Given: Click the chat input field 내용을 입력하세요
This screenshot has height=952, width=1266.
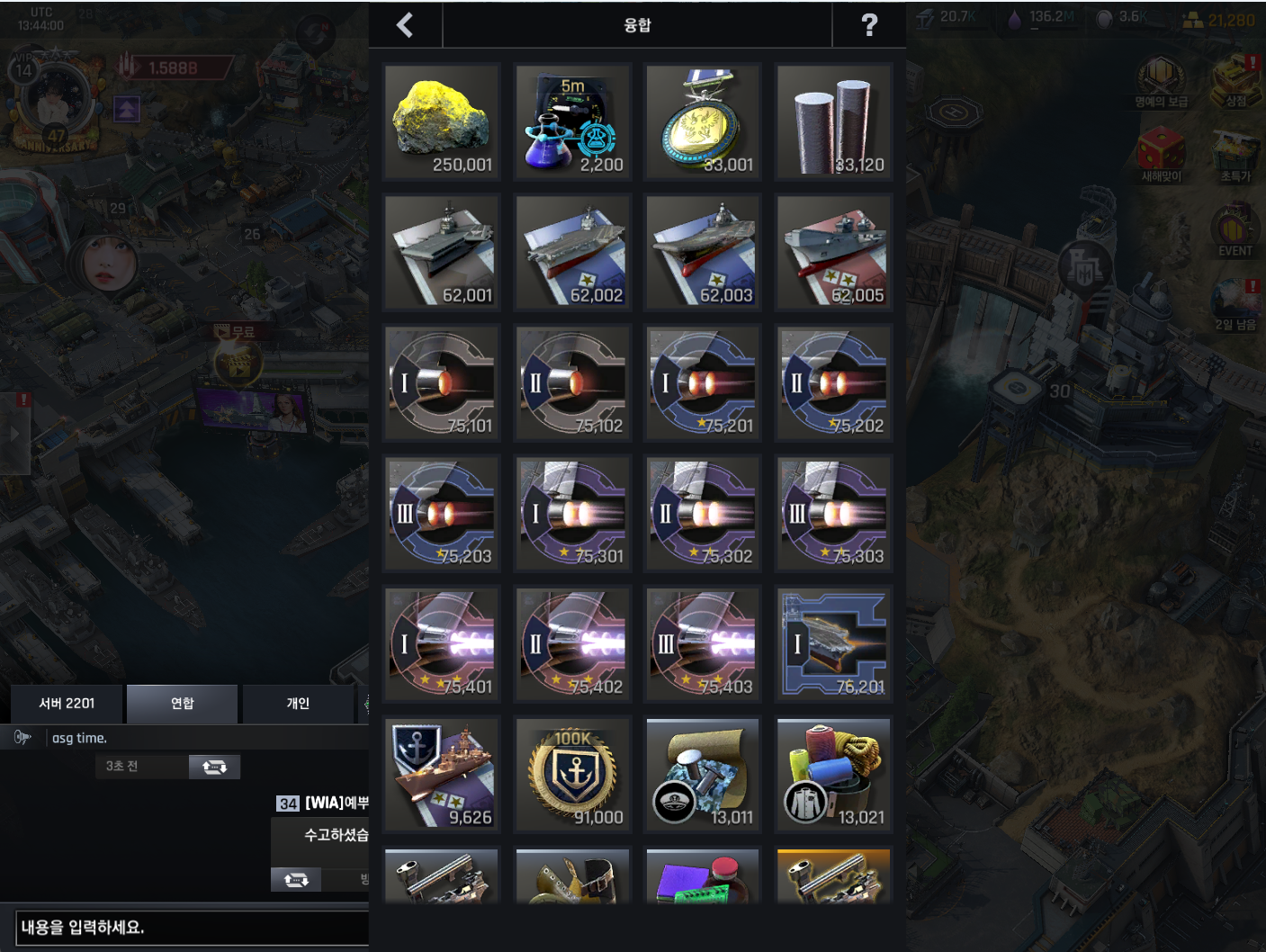Looking at the screenshot, I should [192, 928].
